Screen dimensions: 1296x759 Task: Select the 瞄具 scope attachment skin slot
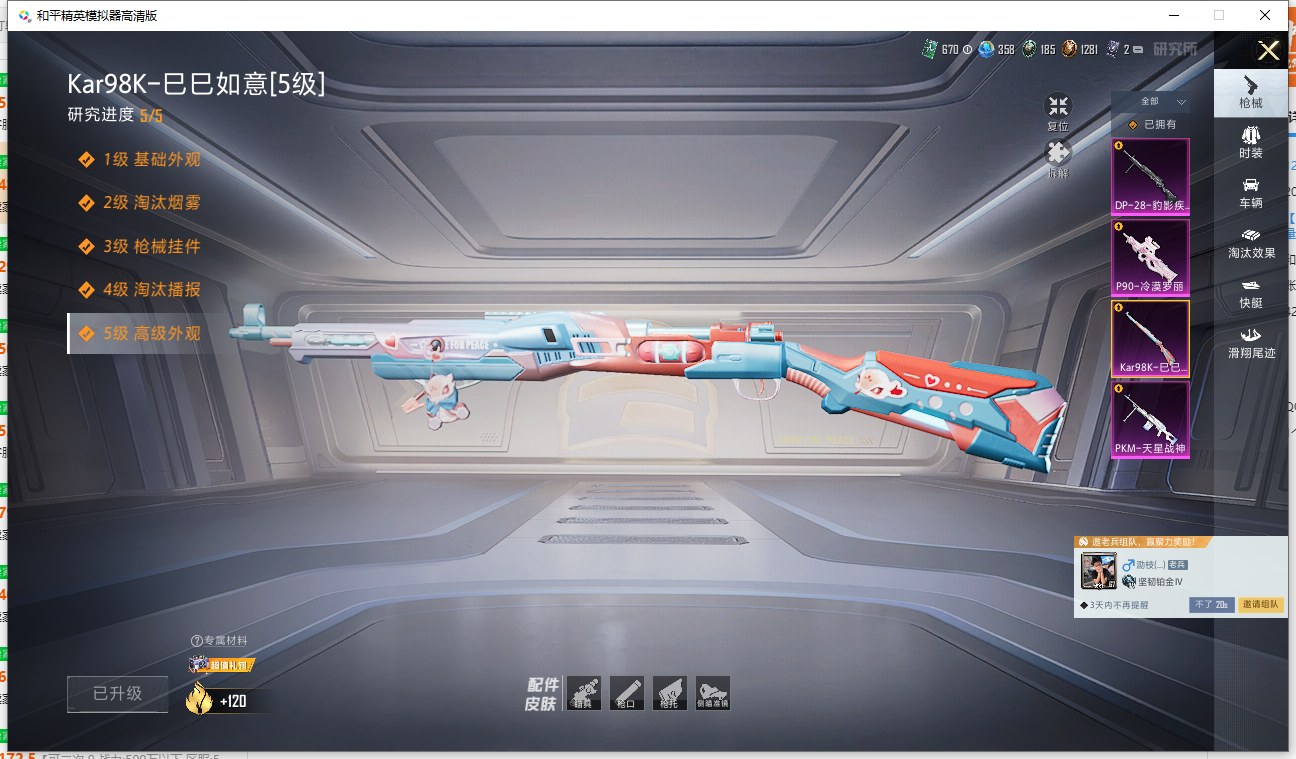click(584, 693)
